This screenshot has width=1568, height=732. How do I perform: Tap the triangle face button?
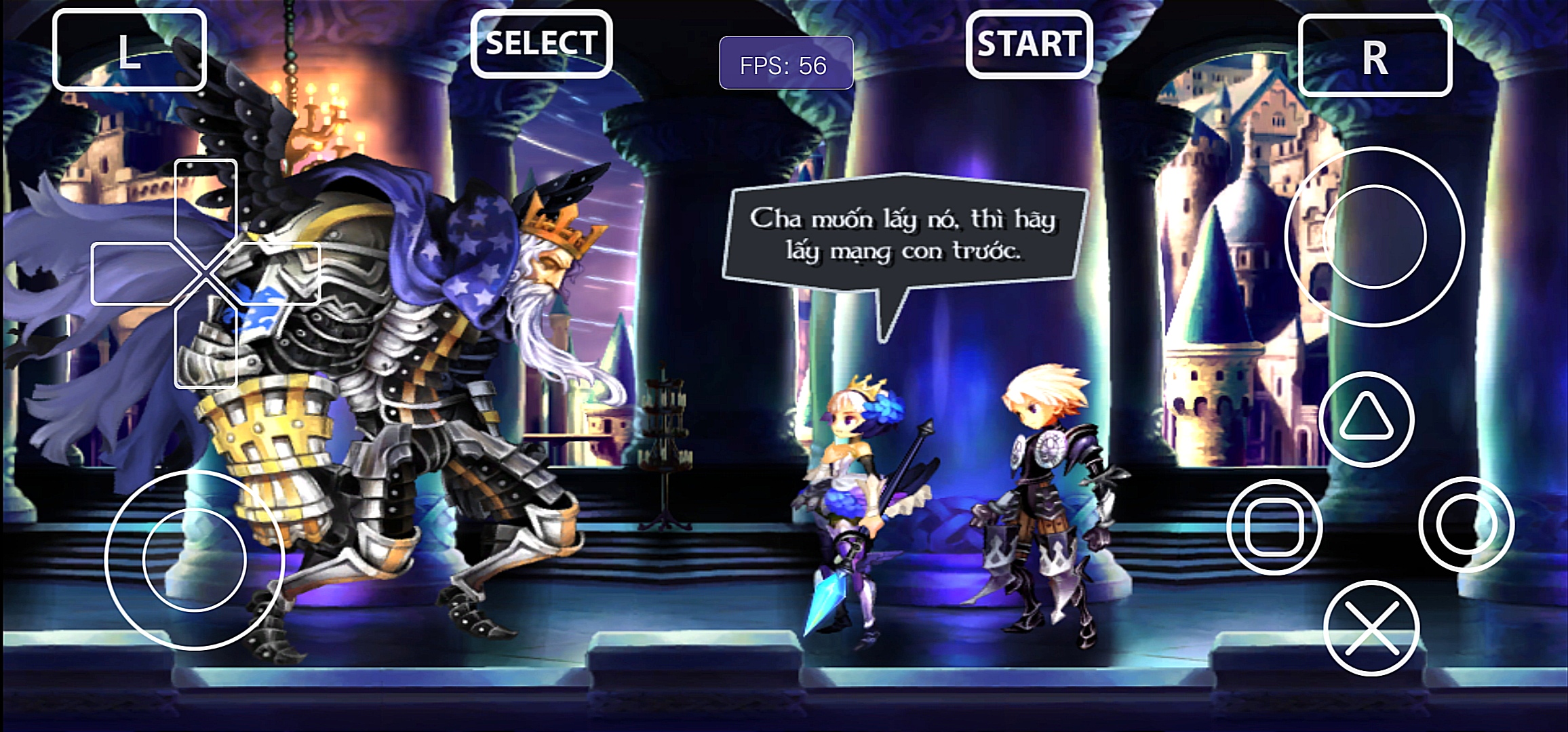(1366, 419)
